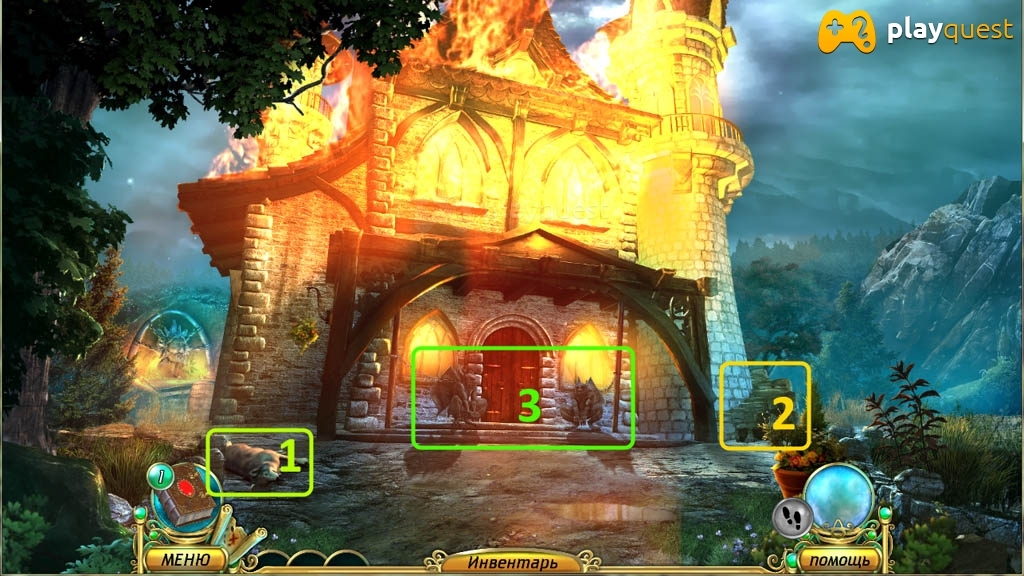
Task: Expand the Инвентарь inventory panel
Action: click(x=511, y=563)
